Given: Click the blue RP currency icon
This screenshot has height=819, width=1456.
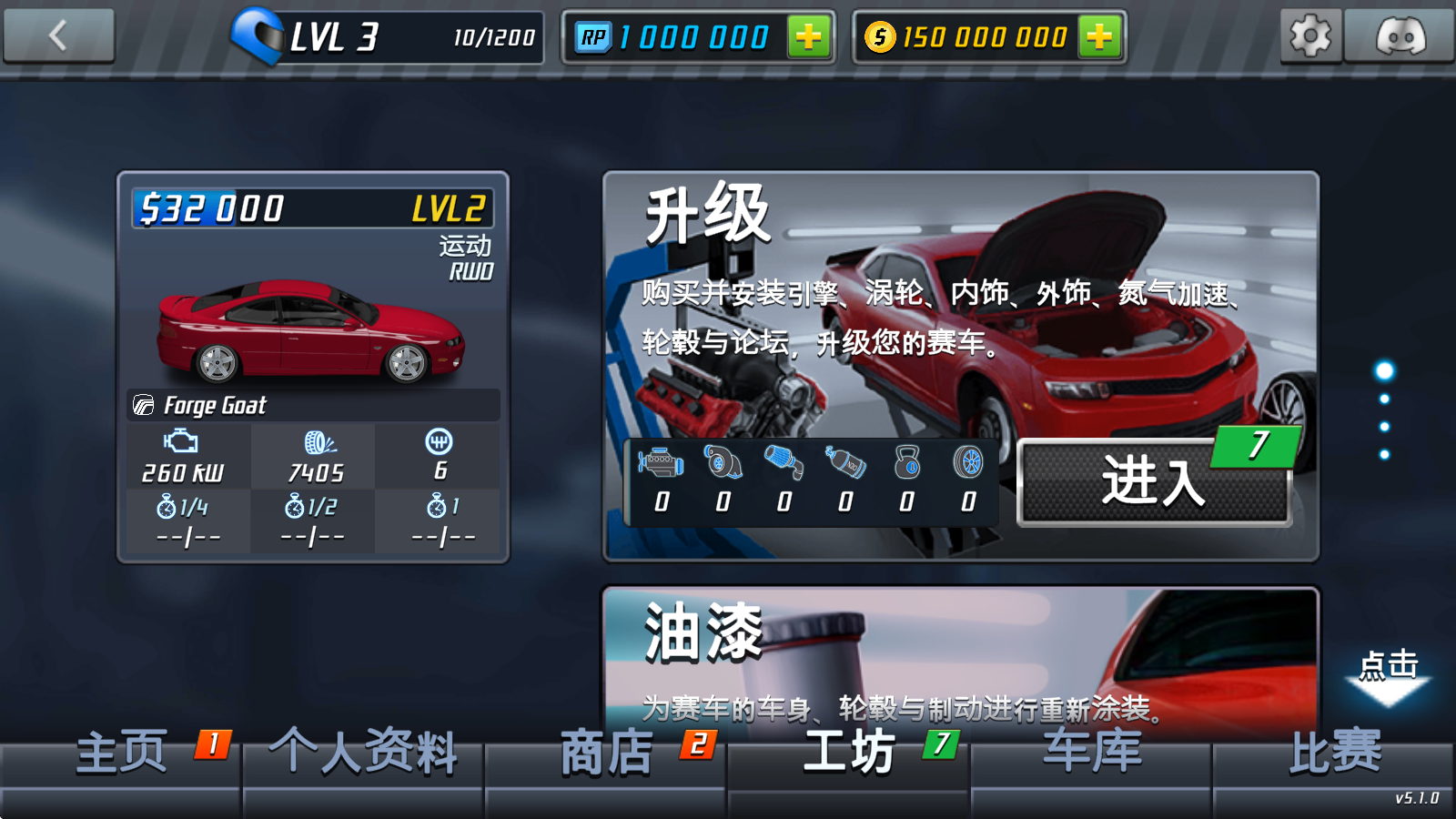Looking at the screenshot, I should tap(593, 35).
